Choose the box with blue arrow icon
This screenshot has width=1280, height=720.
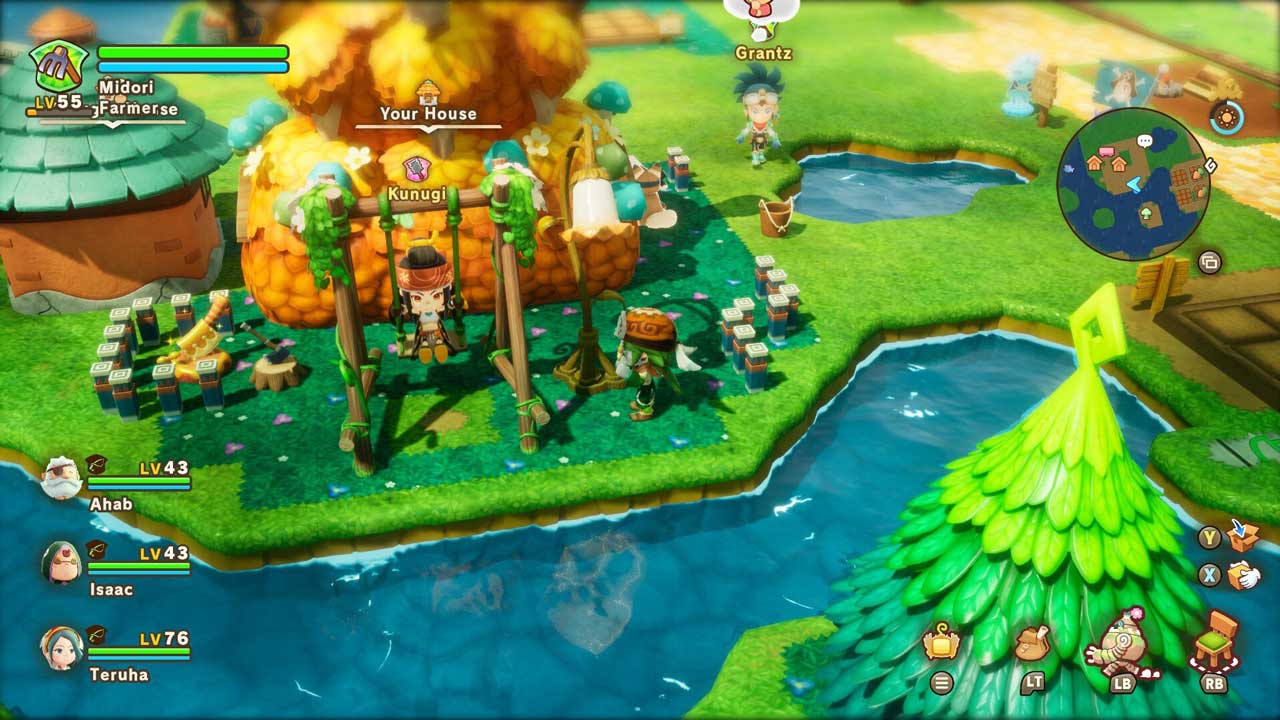click(x=1243, y=536)
